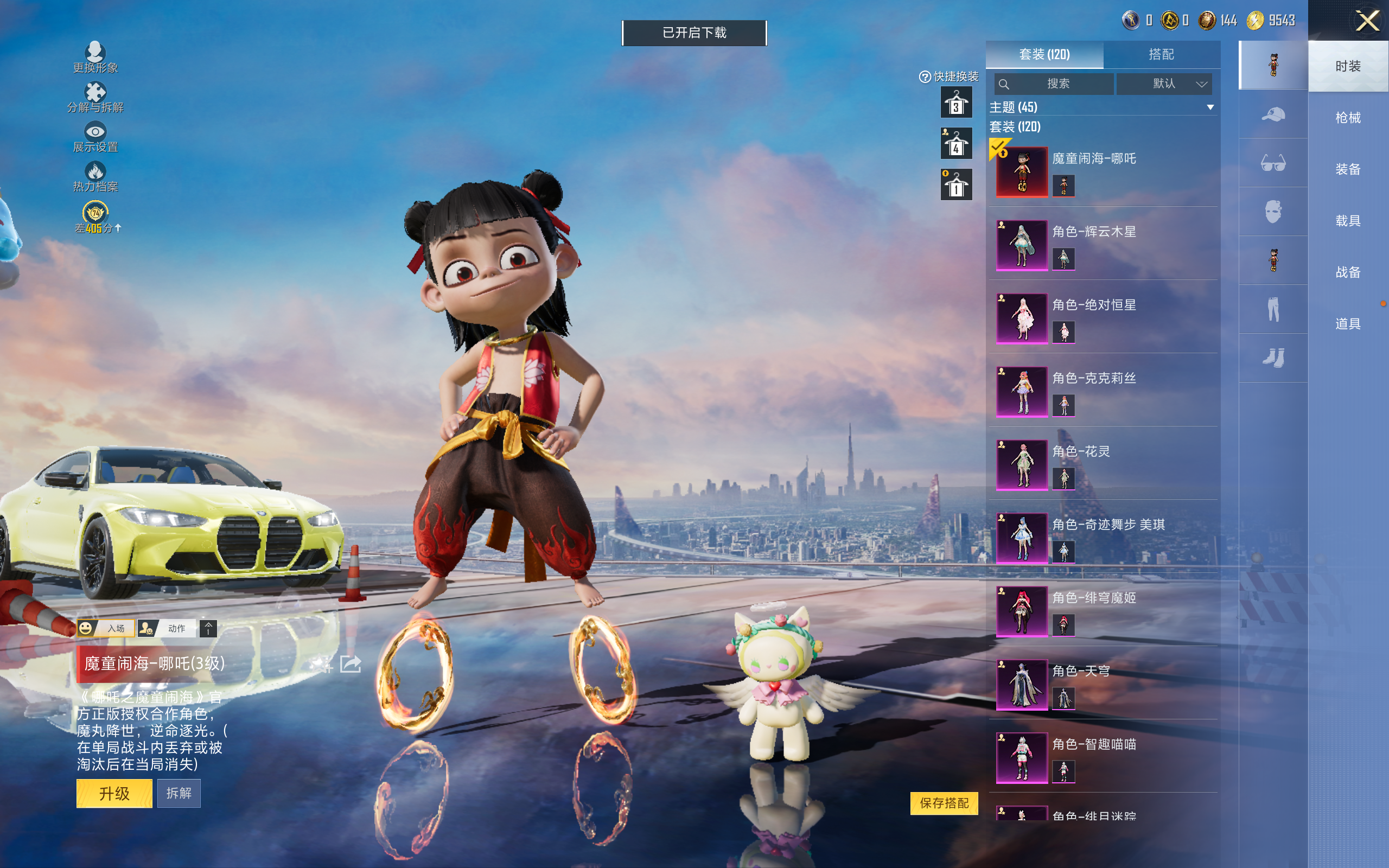Screen dimensions: 1389x868
Task: Click the yellow 升级 upgrade button
Action: (114, 793)
